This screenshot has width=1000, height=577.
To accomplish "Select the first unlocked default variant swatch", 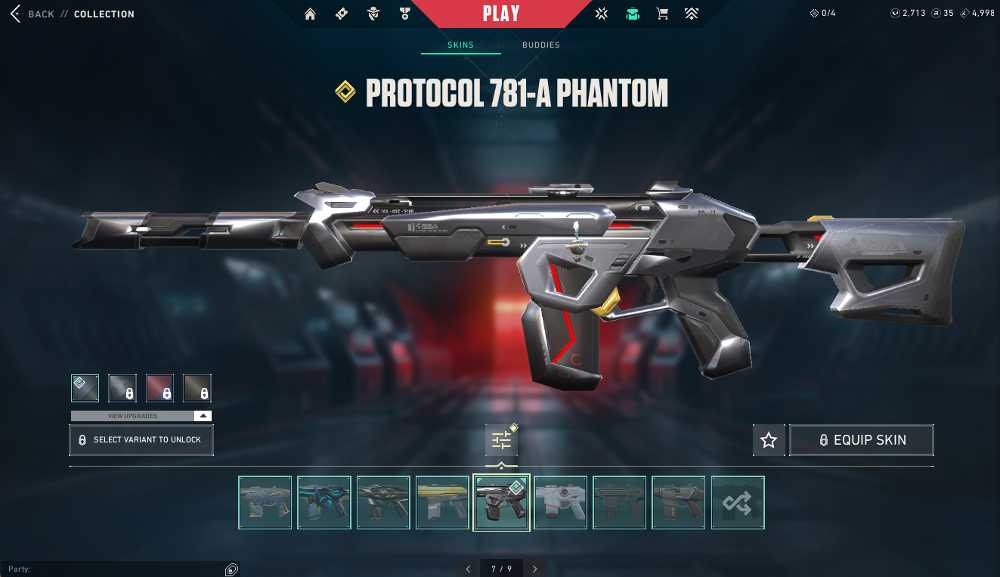I will (x=85, y=388).
